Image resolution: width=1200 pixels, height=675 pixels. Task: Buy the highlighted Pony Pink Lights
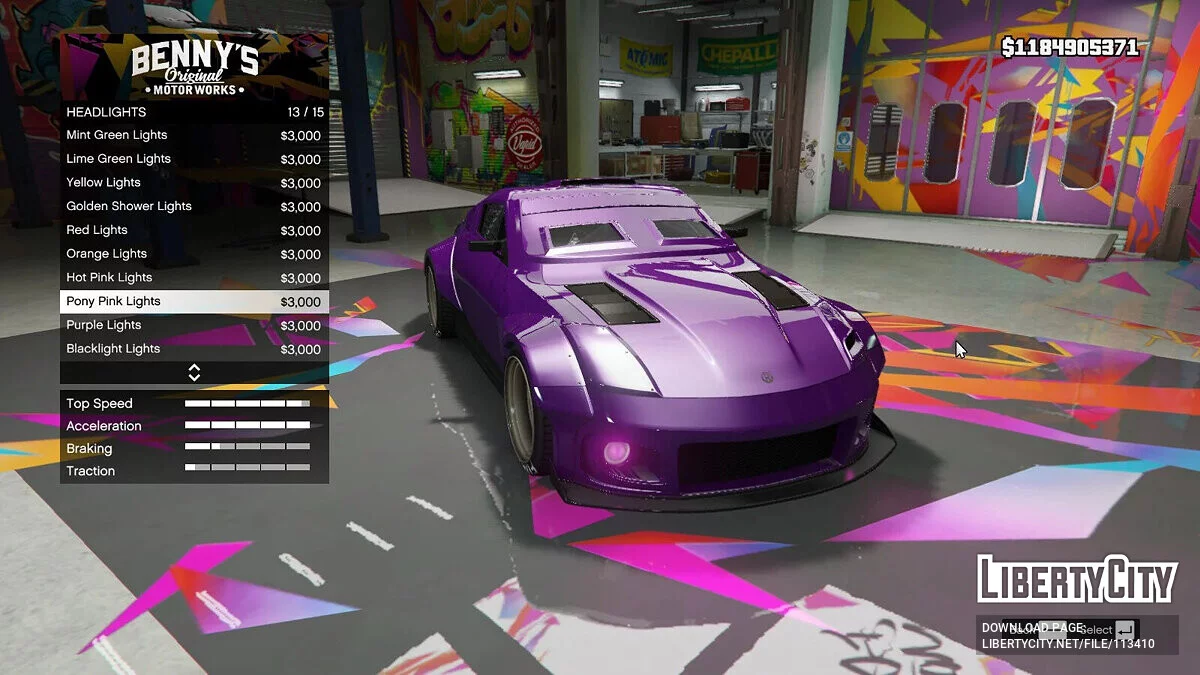point(194,301)
